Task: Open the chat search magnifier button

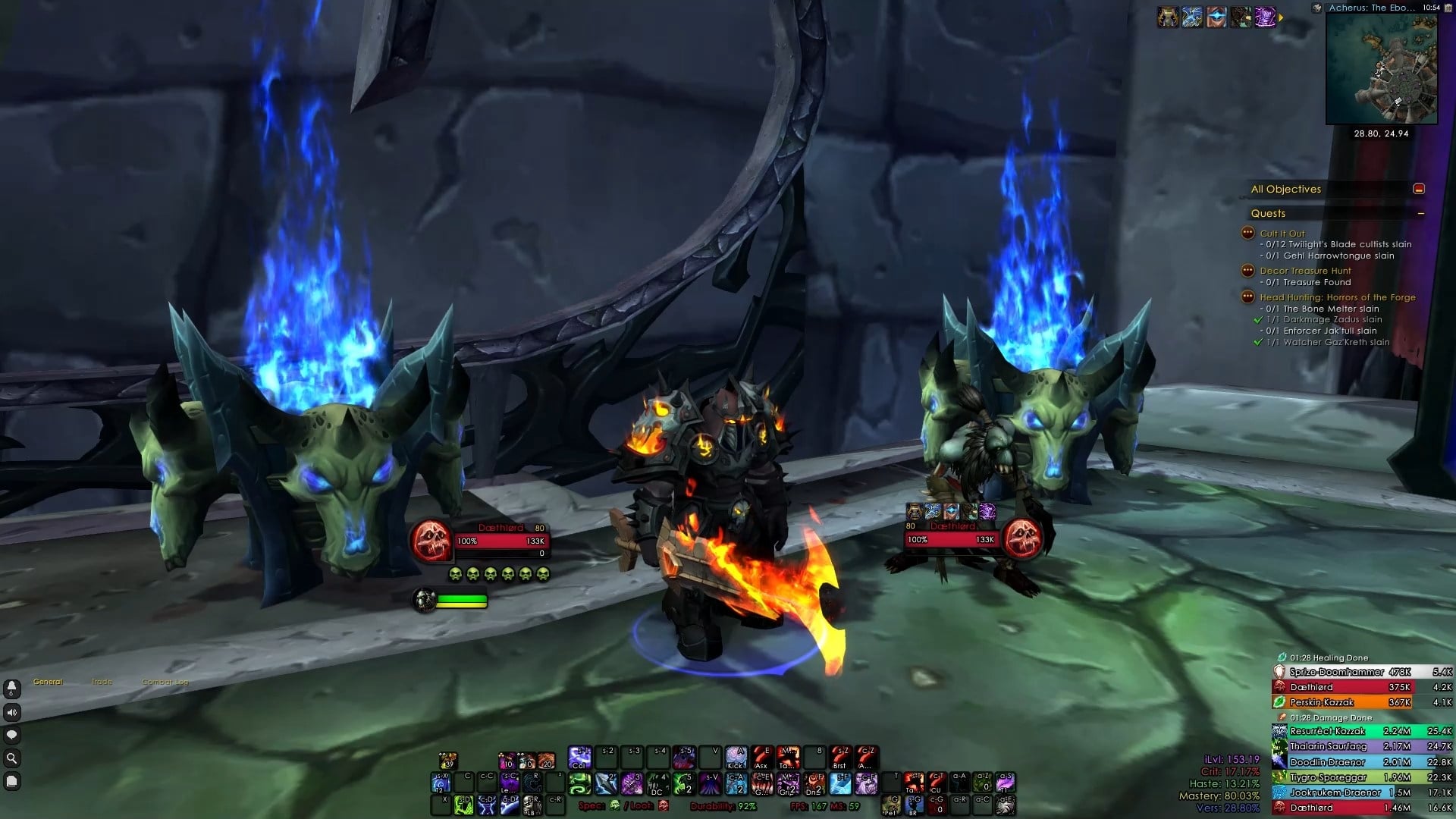Action: coord(11,758)
